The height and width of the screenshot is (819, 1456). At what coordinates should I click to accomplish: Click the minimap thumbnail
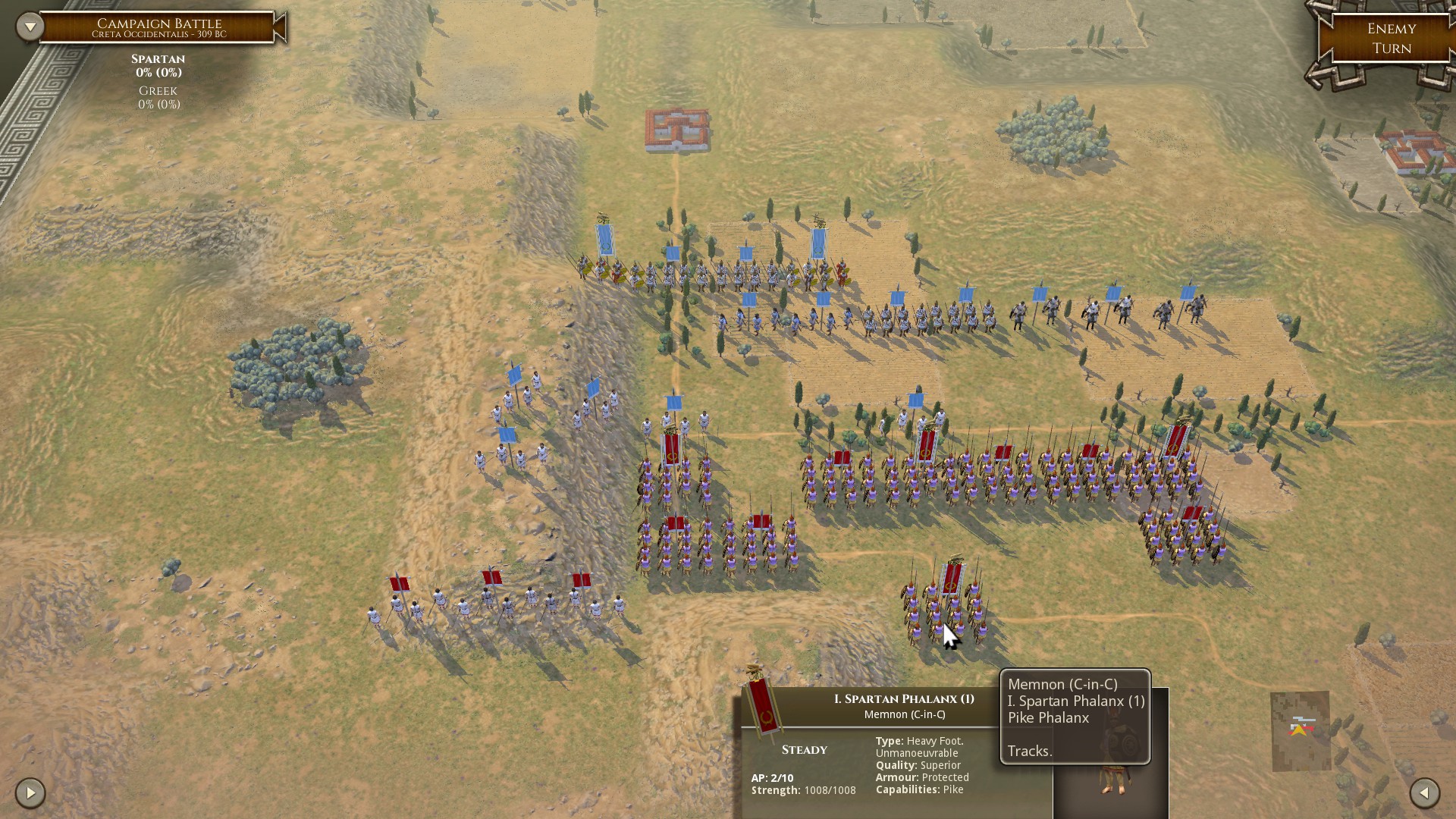1300,730
